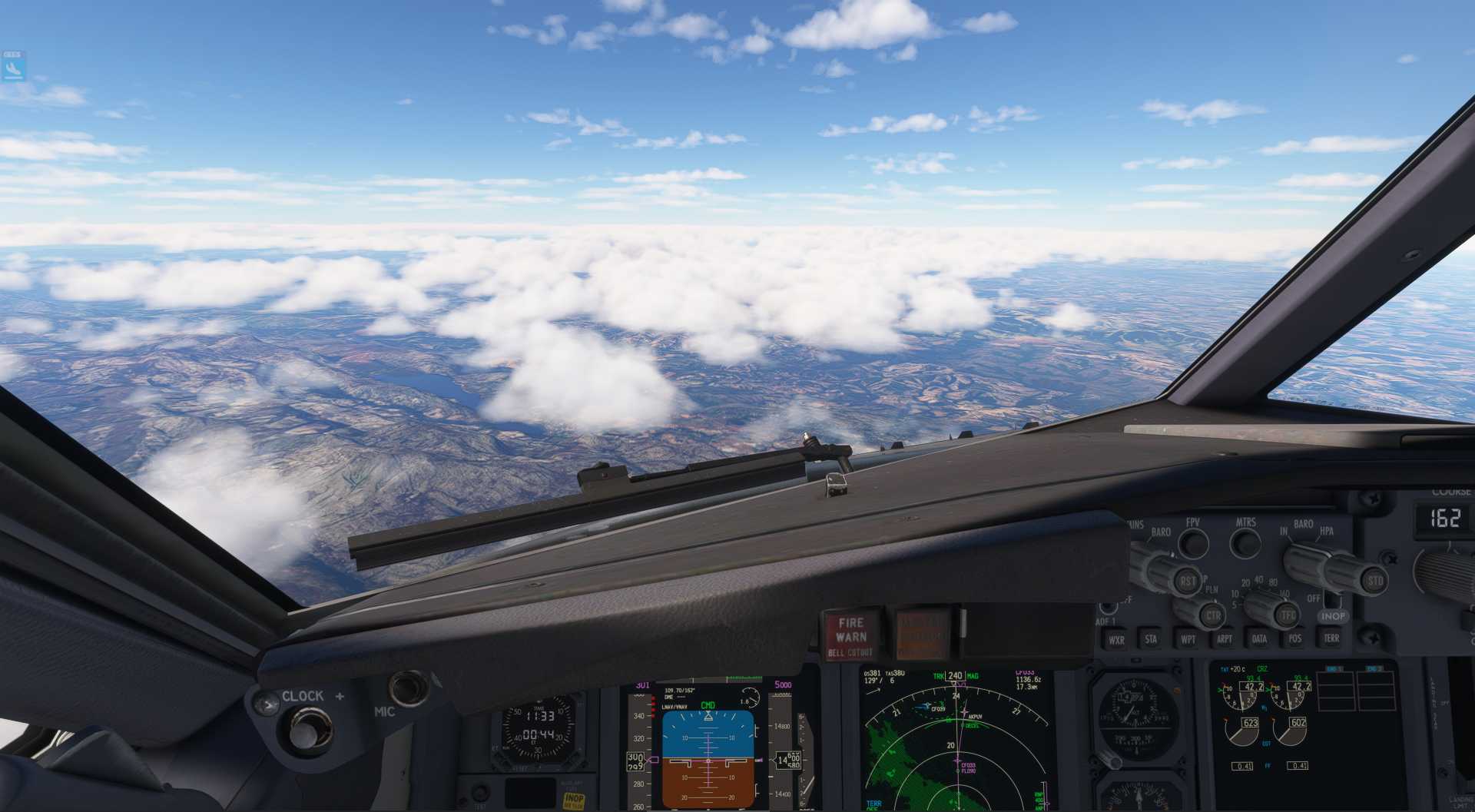Screen dimensions: 1475x812
Task: Toggle the POS map button
Action: point(1295,638)
